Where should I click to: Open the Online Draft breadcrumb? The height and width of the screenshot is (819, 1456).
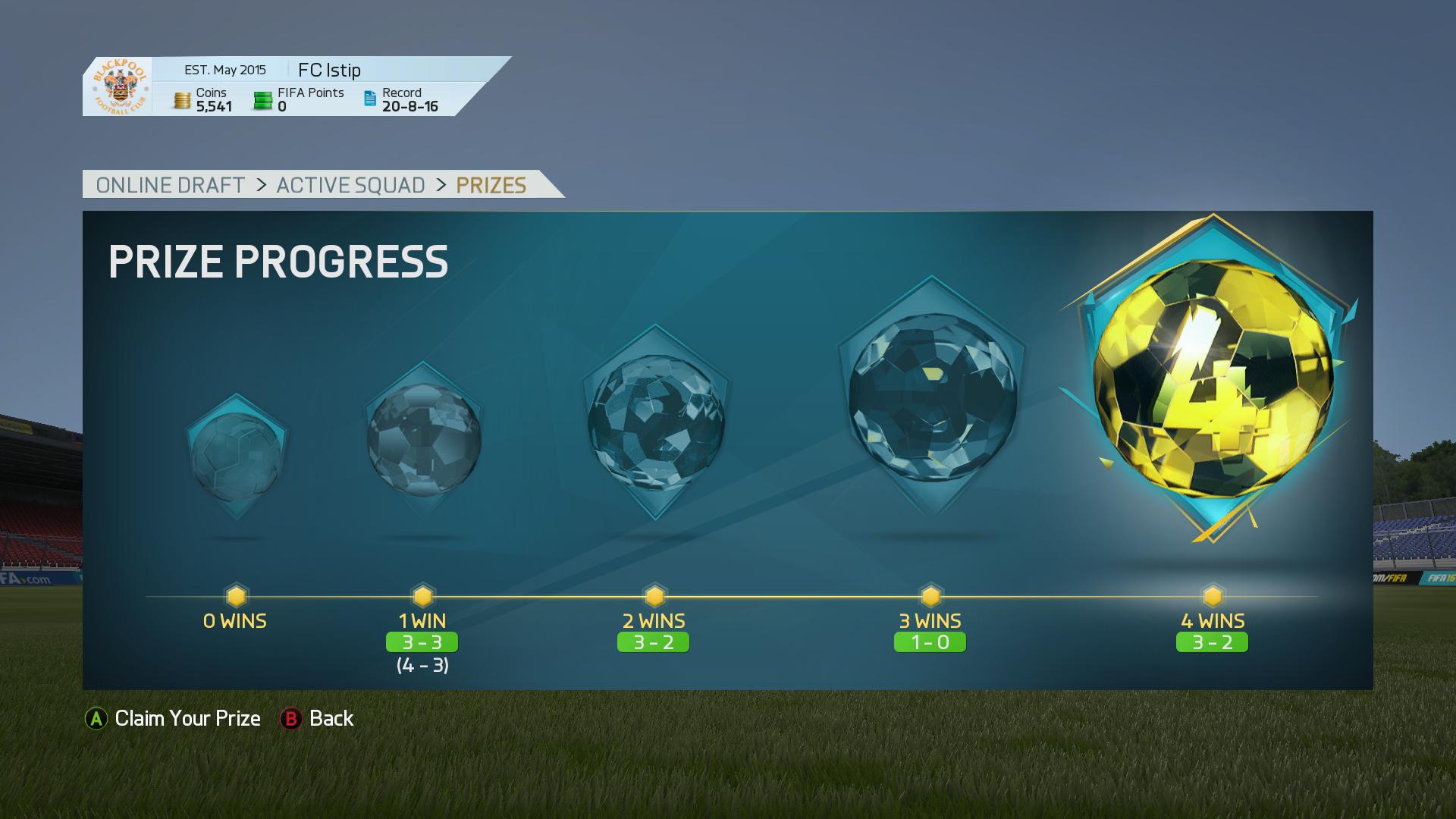[171, 185]
